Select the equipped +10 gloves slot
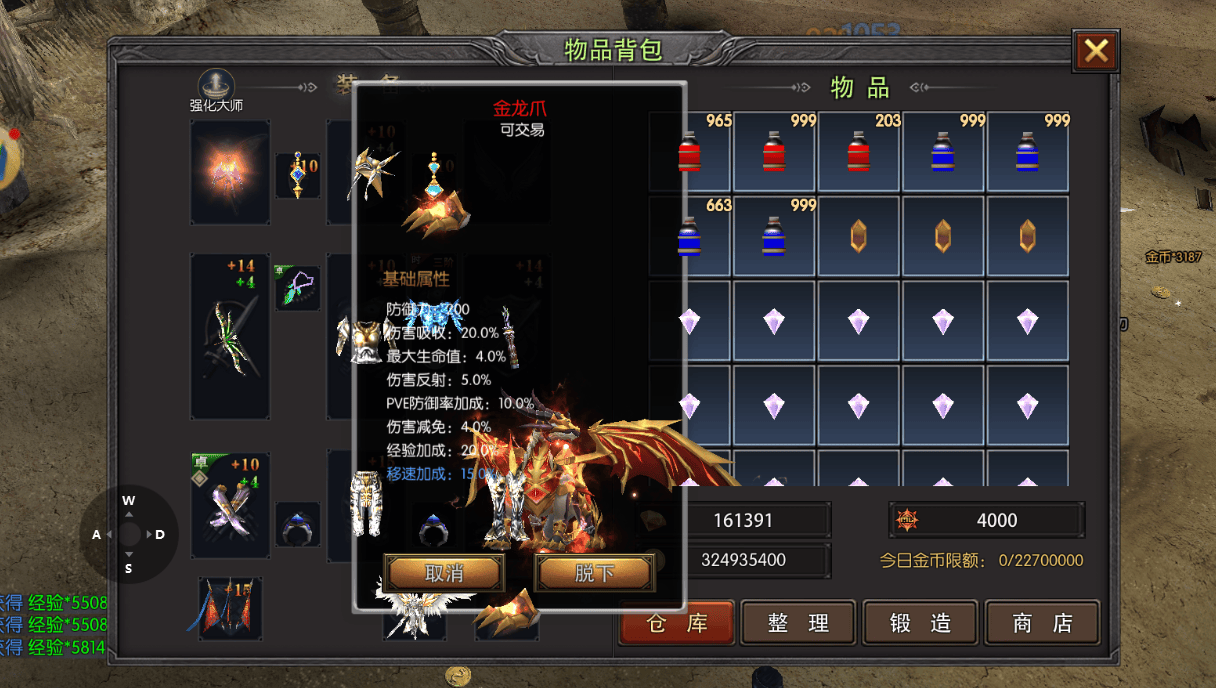 (x=230, y=504)
